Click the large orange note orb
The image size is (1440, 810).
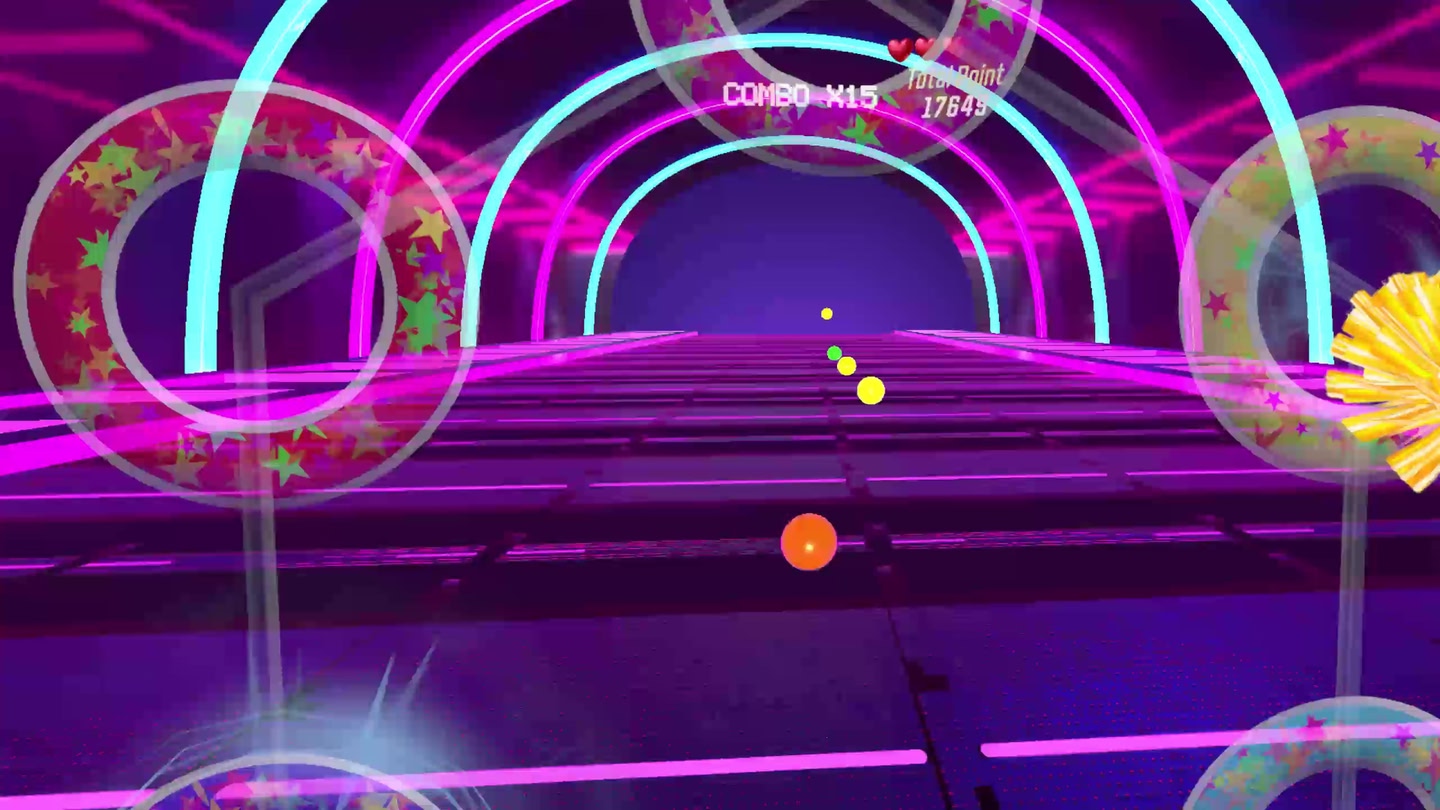click(x=808, y=543)
